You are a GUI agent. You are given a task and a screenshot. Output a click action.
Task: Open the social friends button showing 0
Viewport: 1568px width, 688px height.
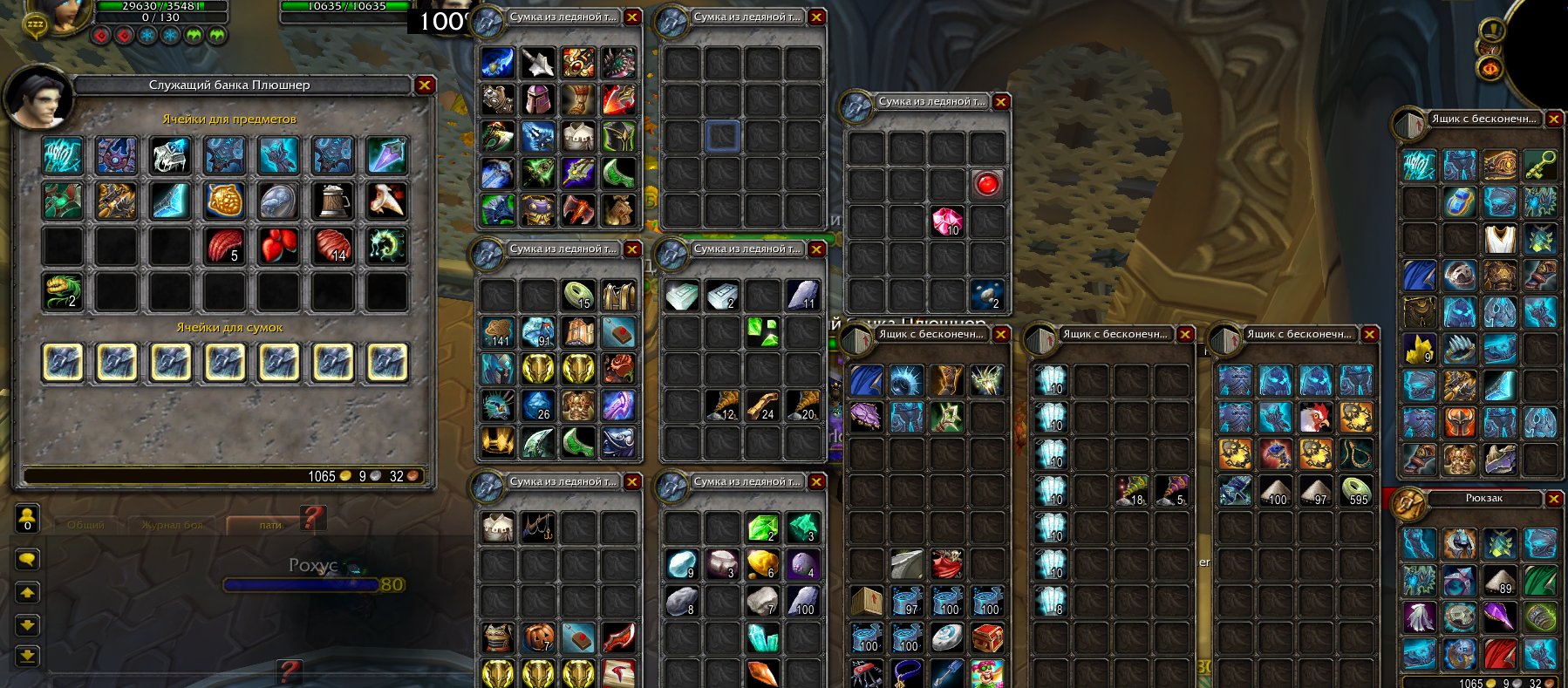(28, 519)
